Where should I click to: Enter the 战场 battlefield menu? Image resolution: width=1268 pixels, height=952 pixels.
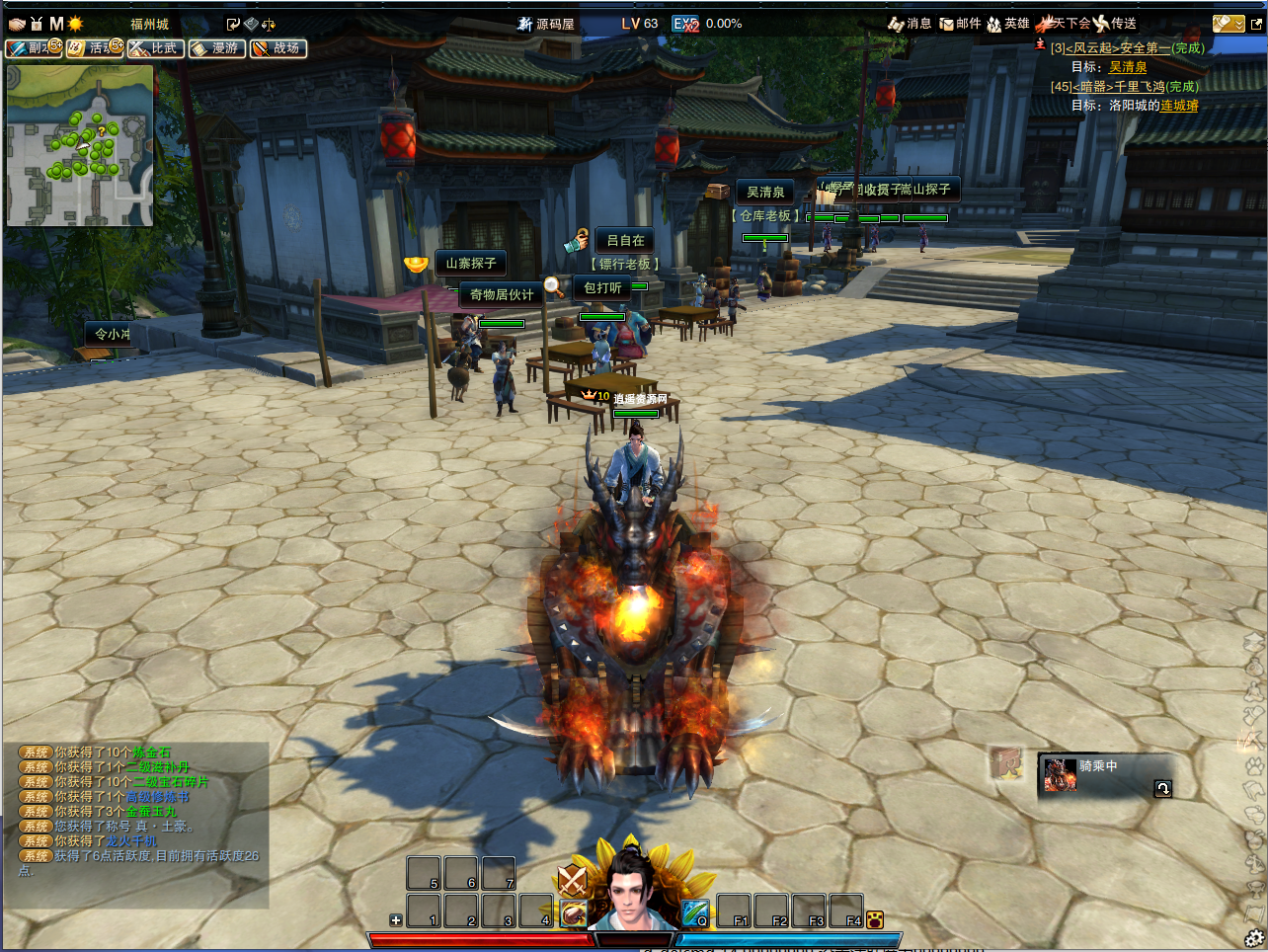pos(278,48)
